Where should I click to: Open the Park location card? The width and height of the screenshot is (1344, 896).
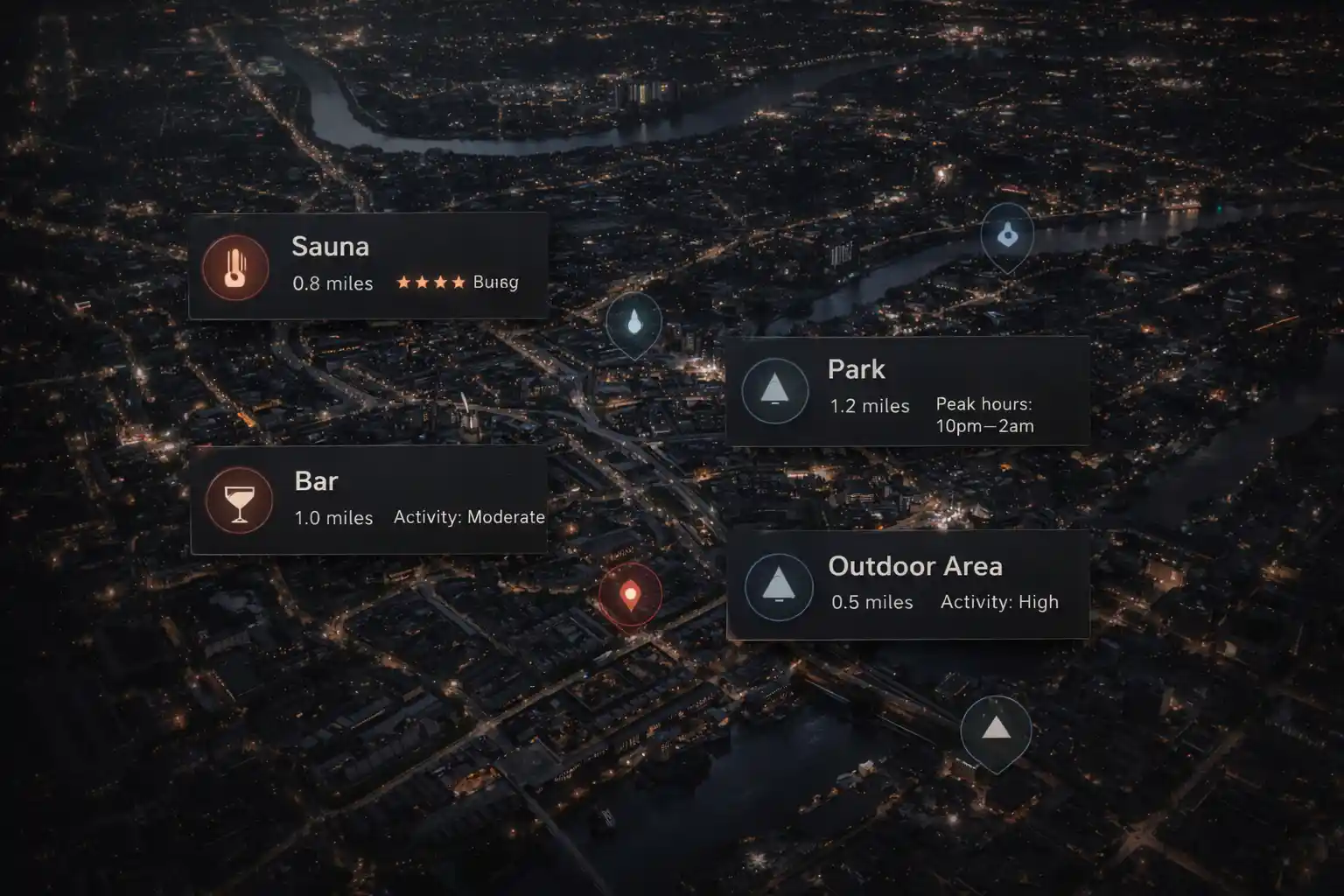pyautogui.click(x=907, y=390)
